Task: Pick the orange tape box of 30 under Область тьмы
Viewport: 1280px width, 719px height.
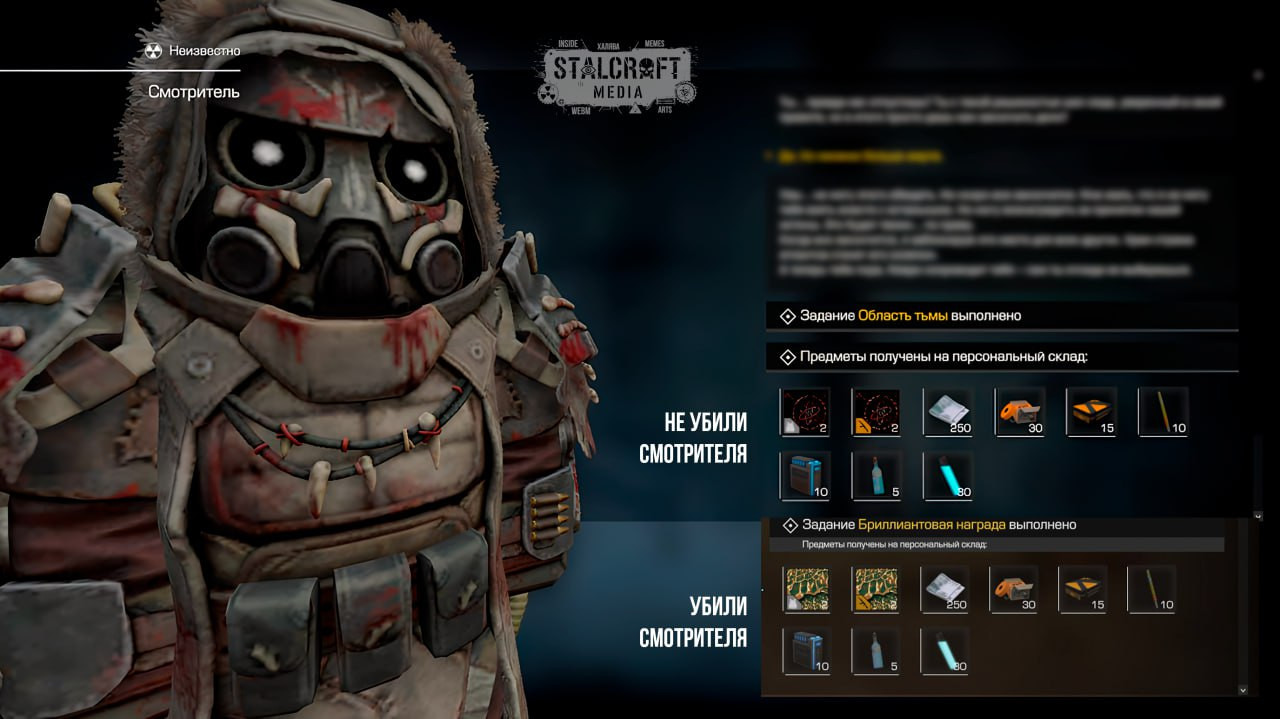Action: 1020,412
